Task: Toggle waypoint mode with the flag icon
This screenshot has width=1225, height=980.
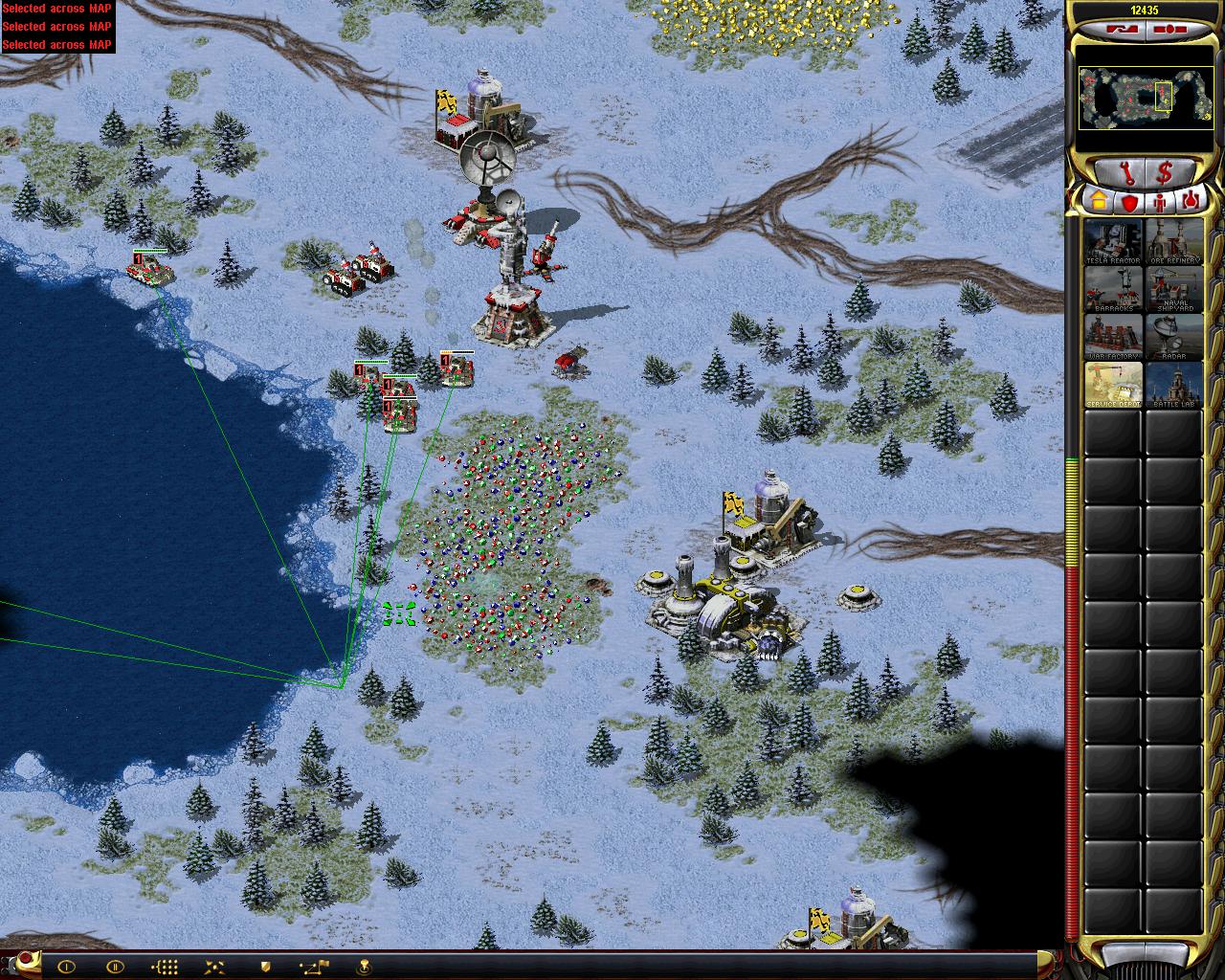Action: tap(314, 966)
